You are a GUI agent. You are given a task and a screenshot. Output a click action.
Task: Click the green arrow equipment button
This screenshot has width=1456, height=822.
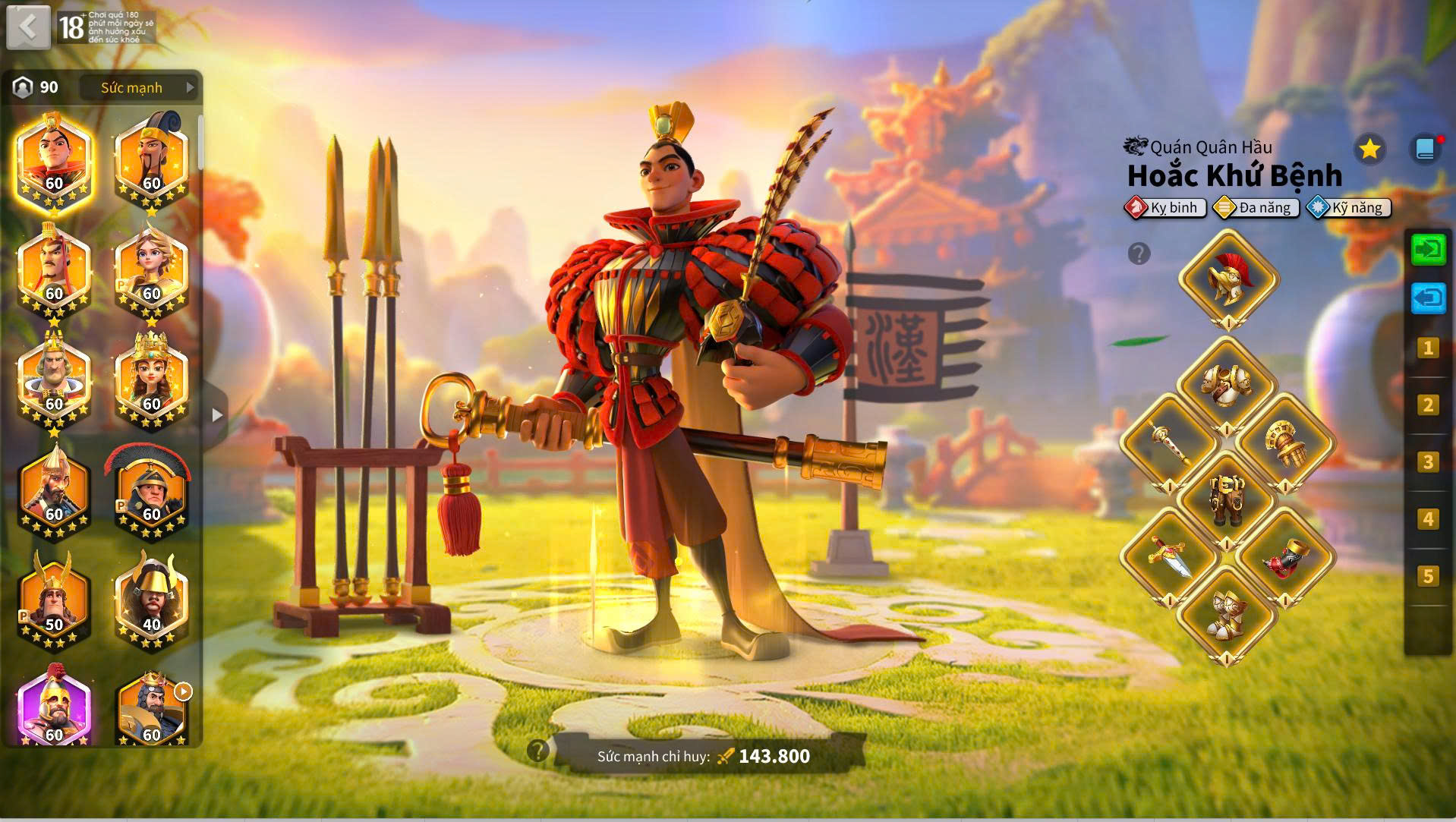(1428, 250)
